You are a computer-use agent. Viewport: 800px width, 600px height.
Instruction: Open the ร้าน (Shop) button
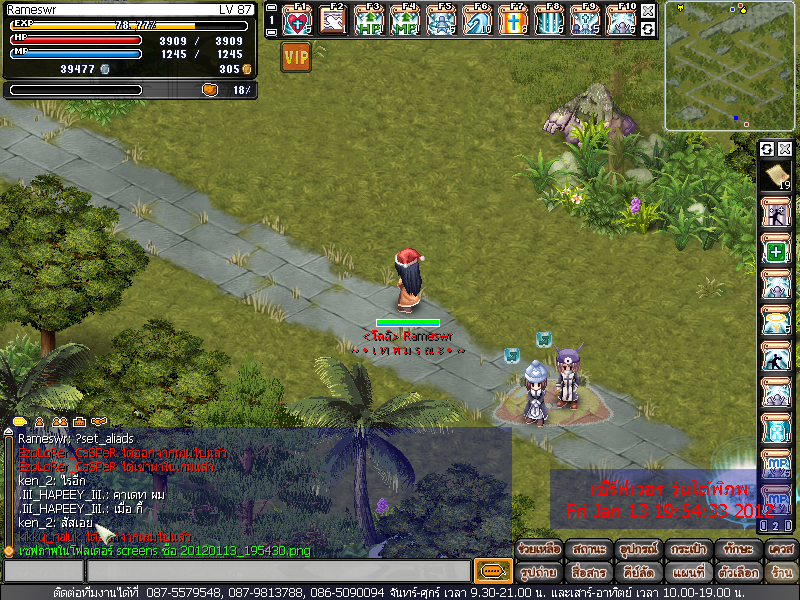point(781,573)
